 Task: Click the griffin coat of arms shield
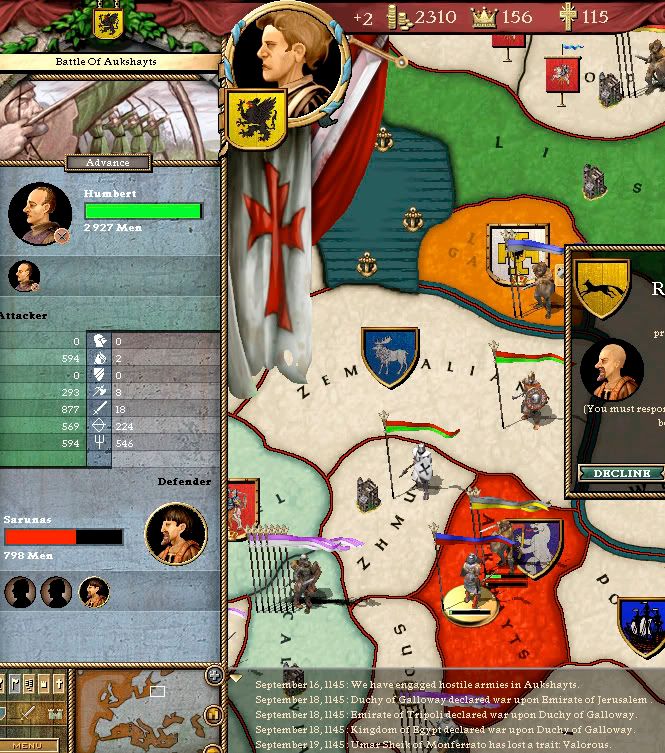pos(257,118)
